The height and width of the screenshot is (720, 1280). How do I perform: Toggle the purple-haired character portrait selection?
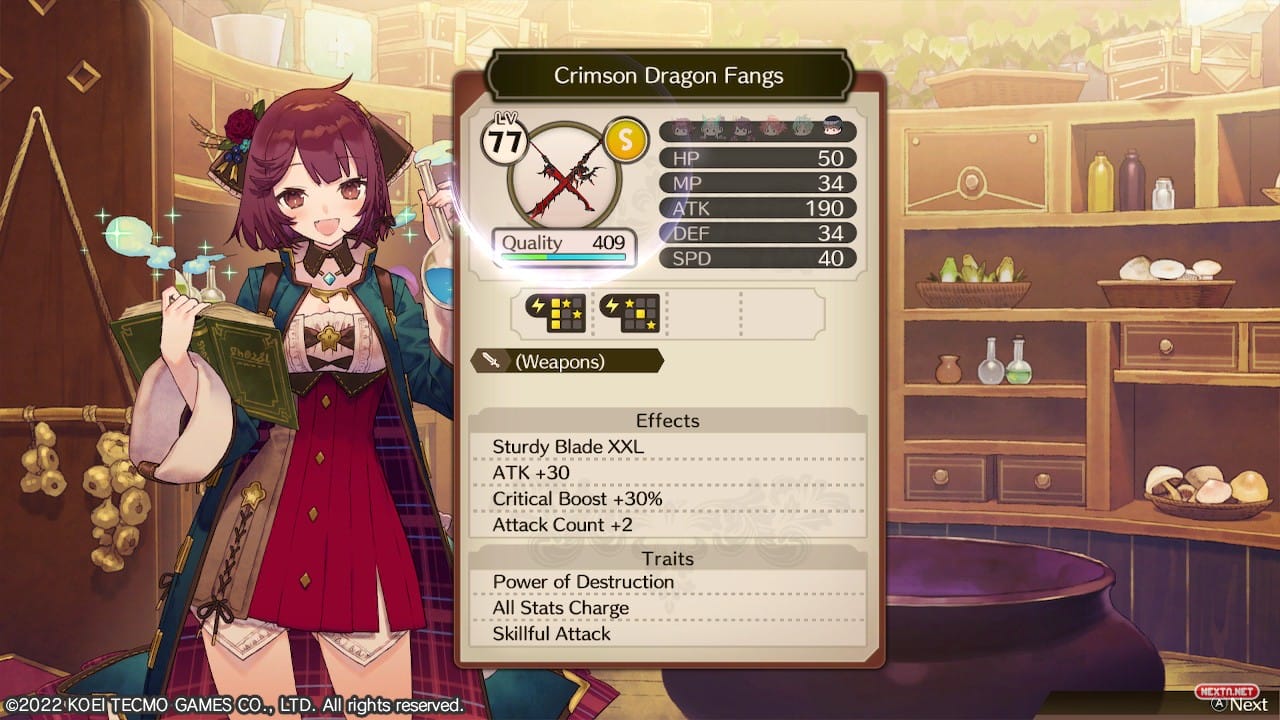coord(742,129)
